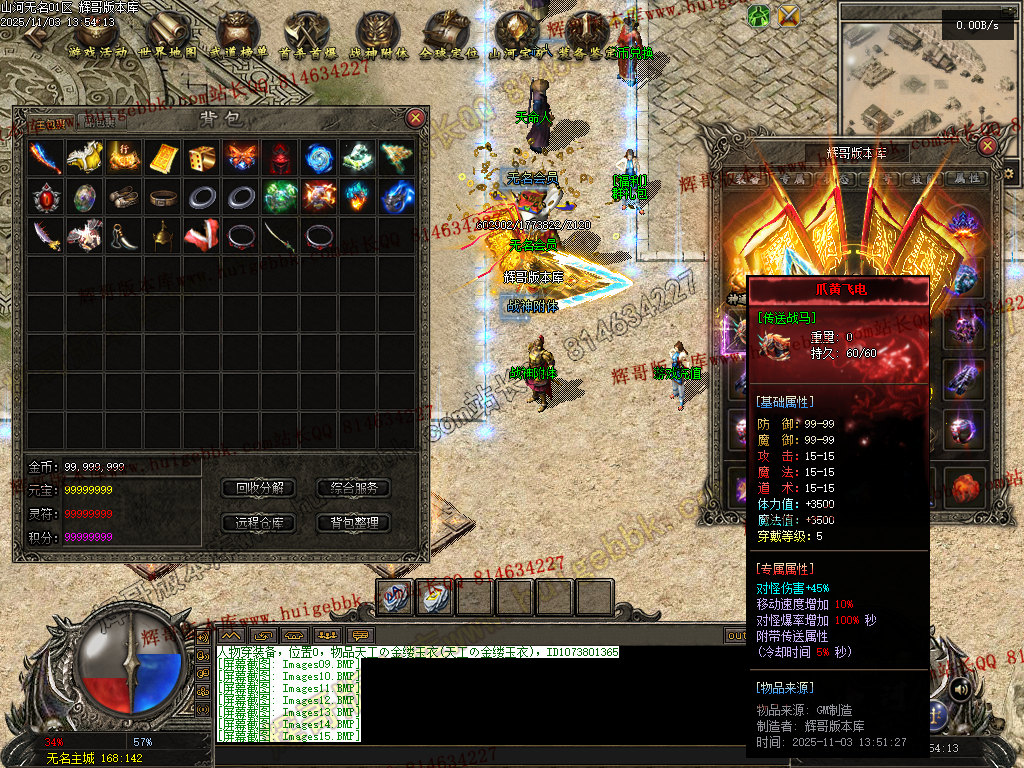This screenshot has height=768, width=1024.
Task: Open the 世界地图 world map
Action: [x=168, y=35]
